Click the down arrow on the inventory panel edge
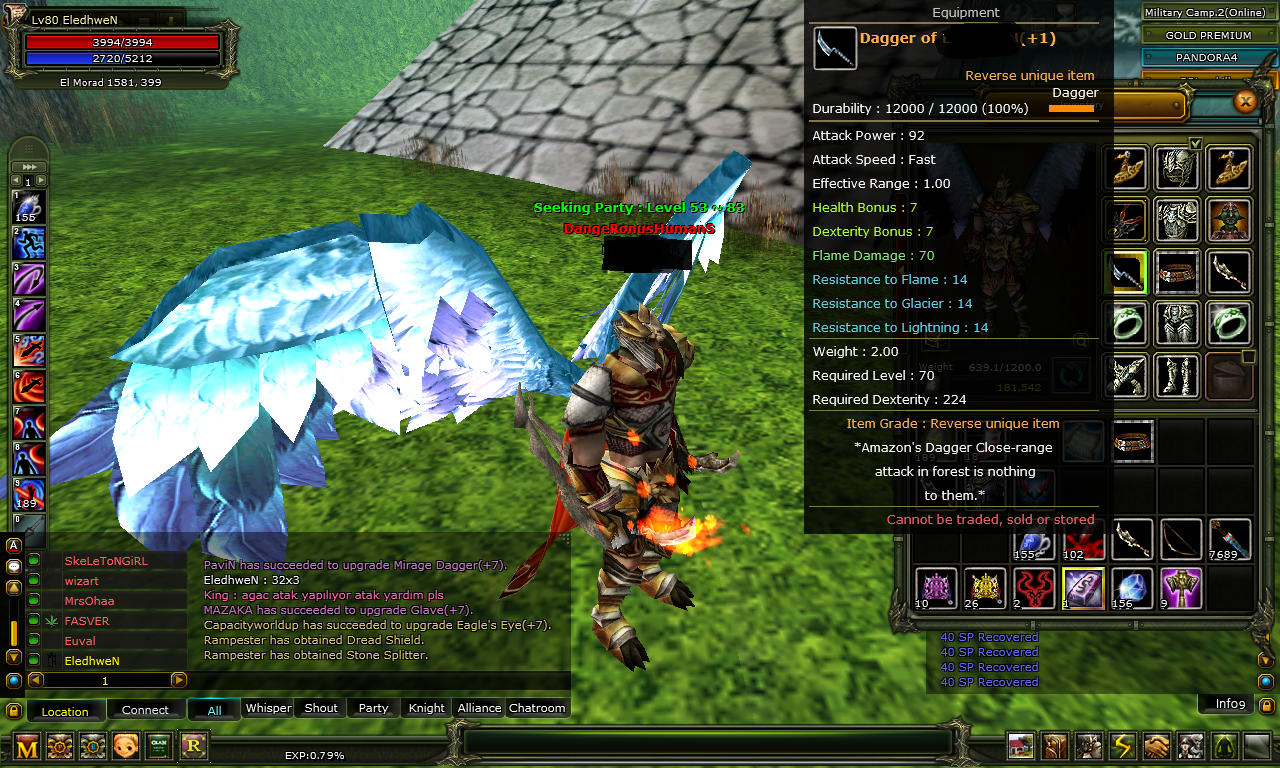 click(x=1266, y=660)
